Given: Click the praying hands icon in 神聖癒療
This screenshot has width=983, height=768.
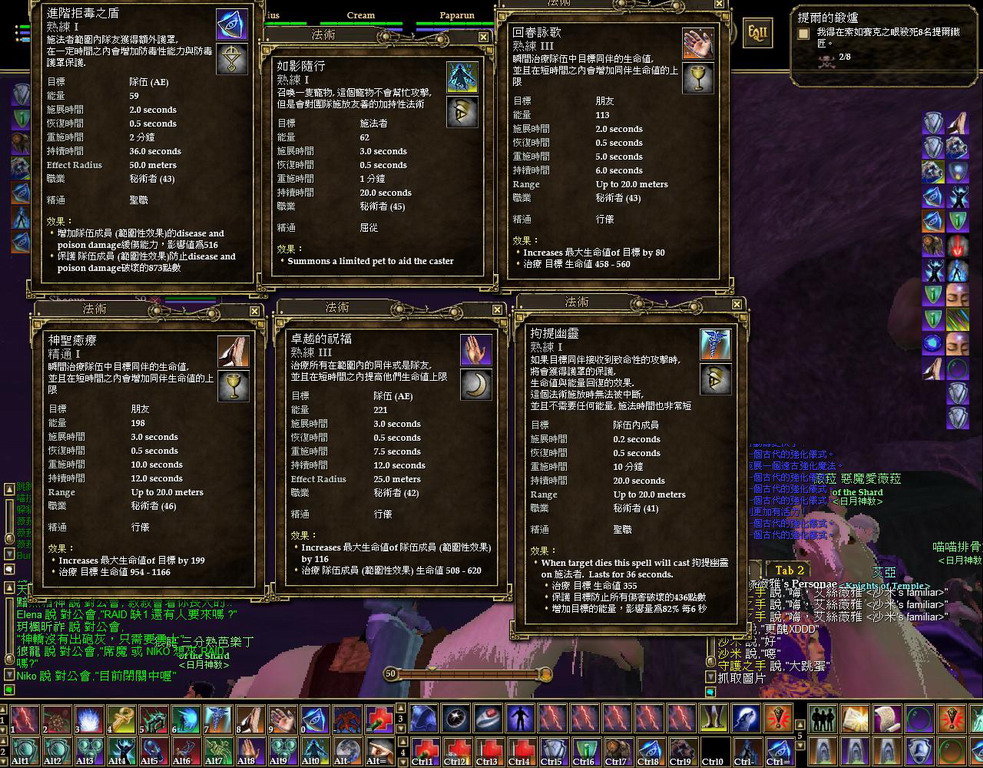Looking at the screenshot, I should [x=233, y=350].
